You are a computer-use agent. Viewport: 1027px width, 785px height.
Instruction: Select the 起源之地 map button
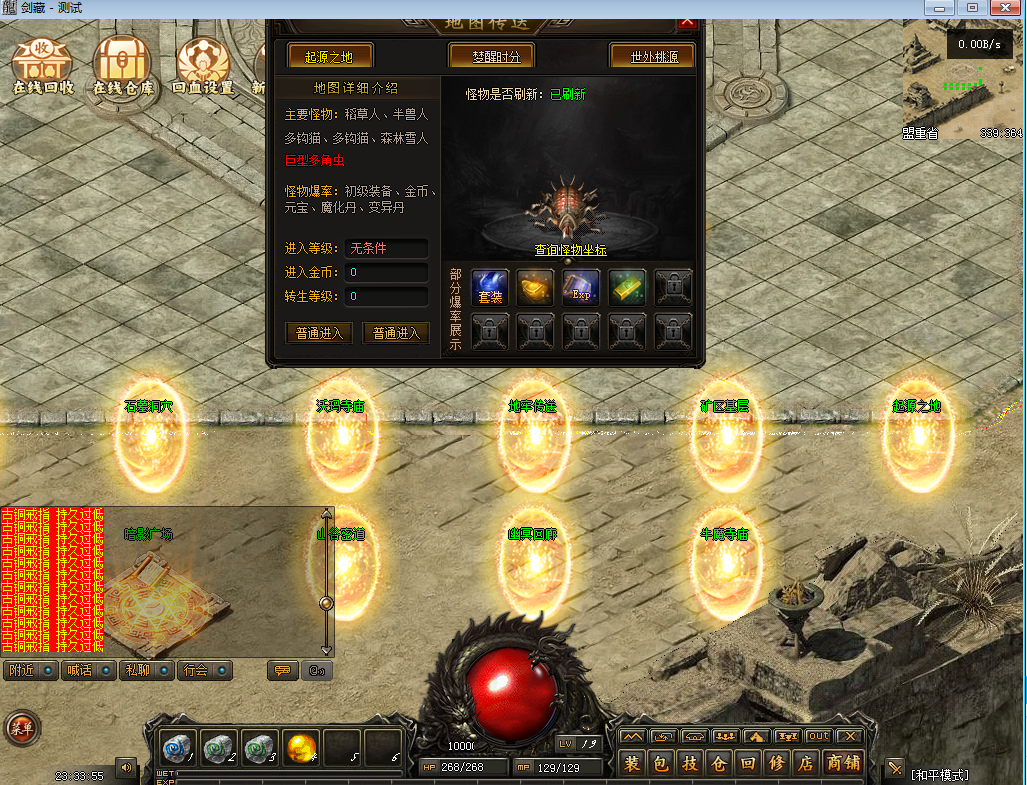pos(329,56)
